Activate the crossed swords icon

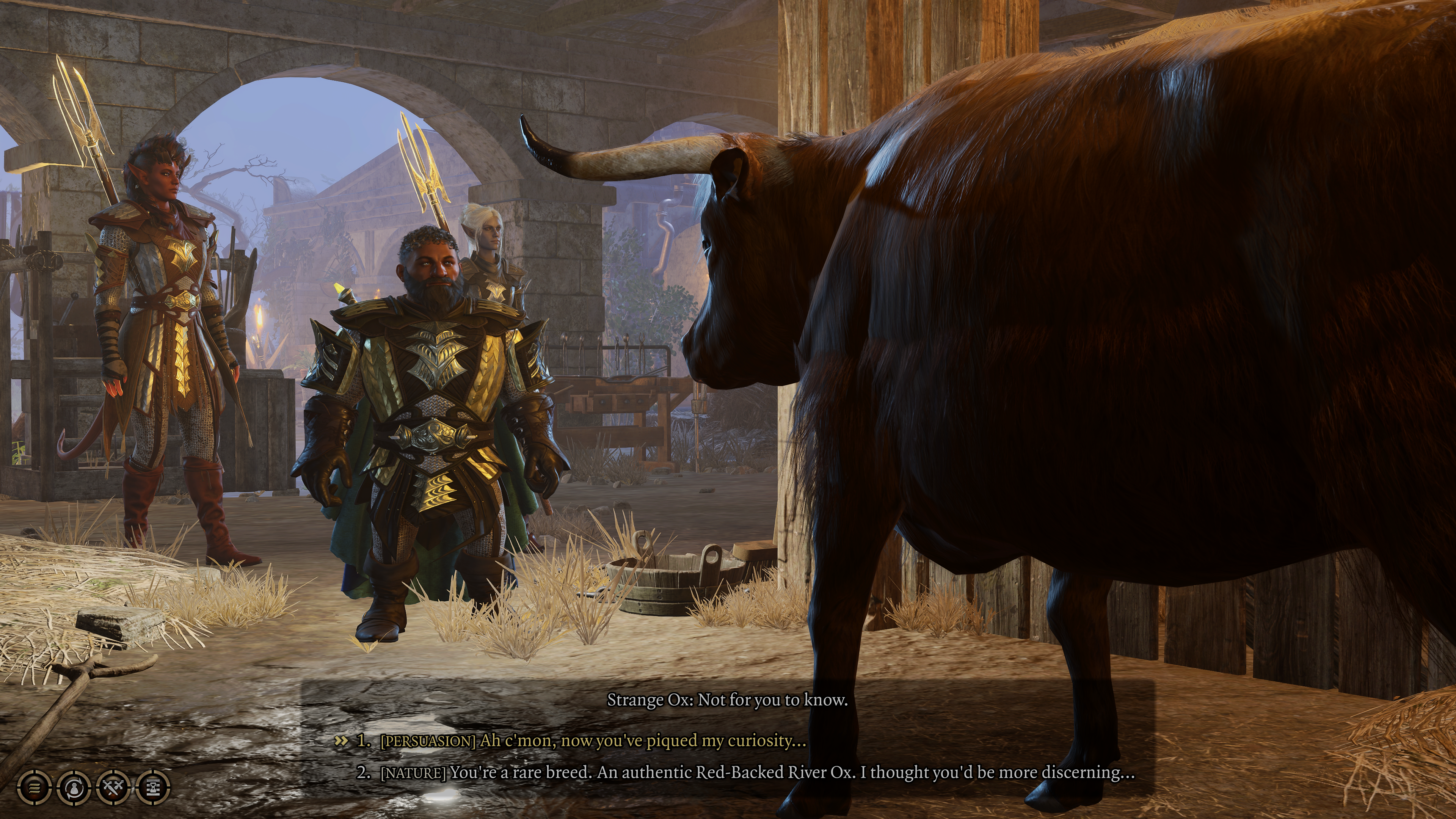click(x=114, y=787)
